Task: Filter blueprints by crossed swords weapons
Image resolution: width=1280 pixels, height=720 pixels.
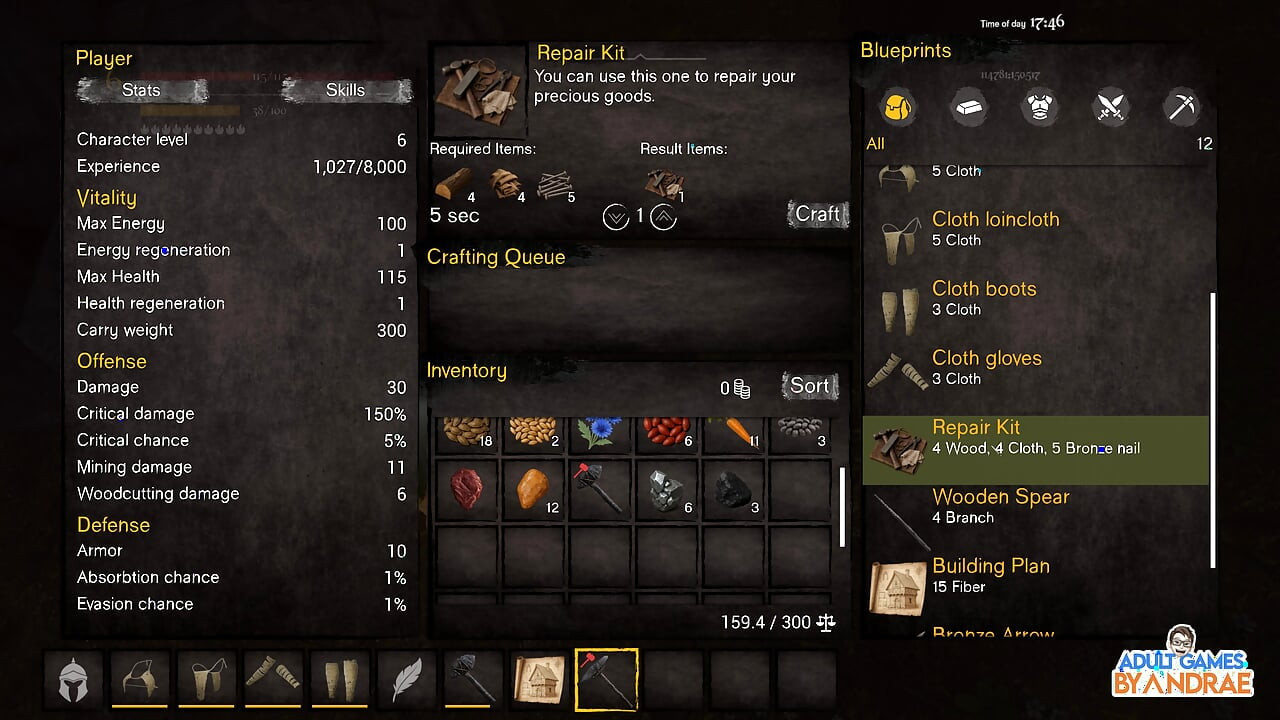Action: click(x=1111, y=106)
